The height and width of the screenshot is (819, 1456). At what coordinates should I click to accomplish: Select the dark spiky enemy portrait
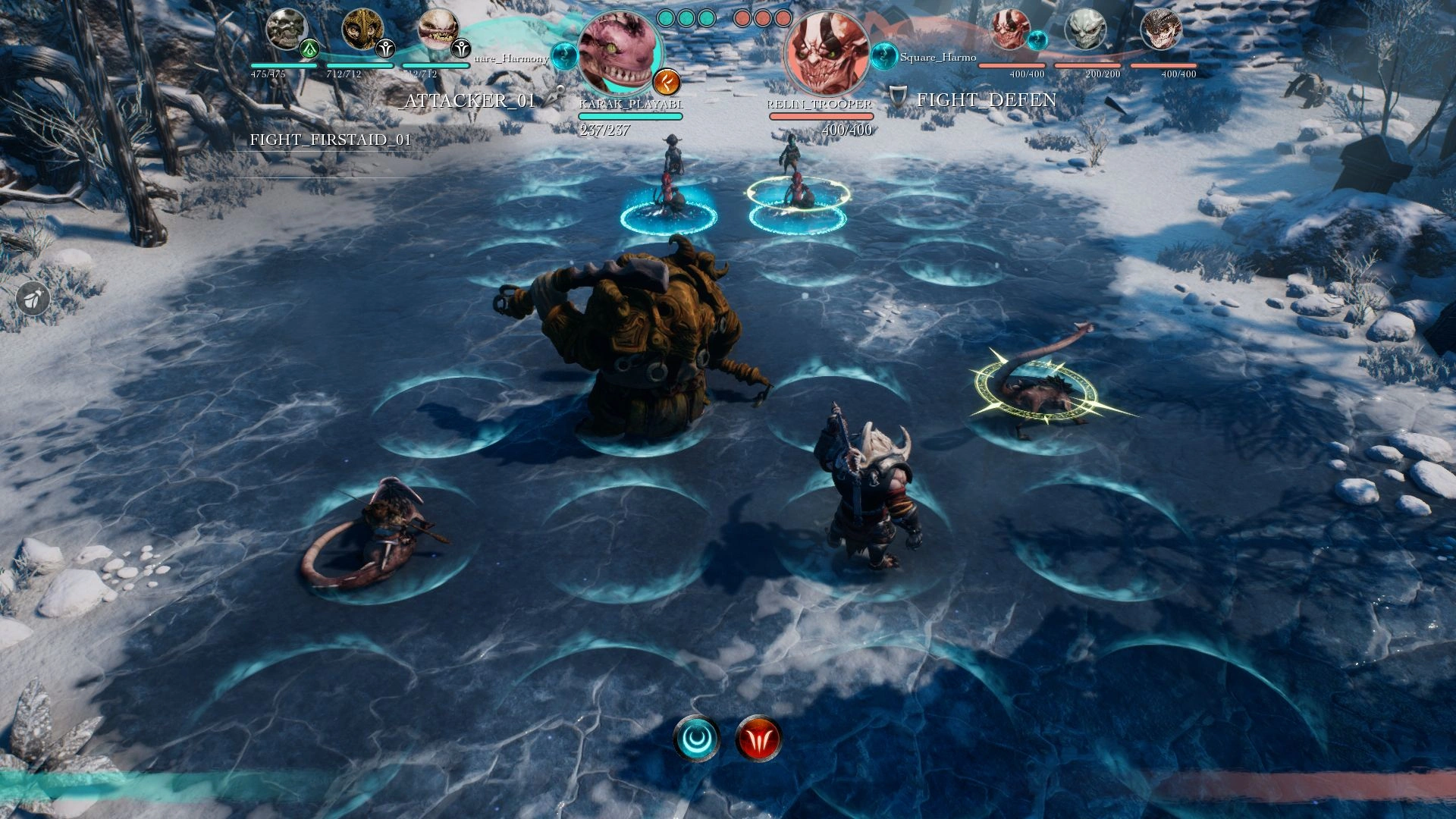(x=1161, y=30)
